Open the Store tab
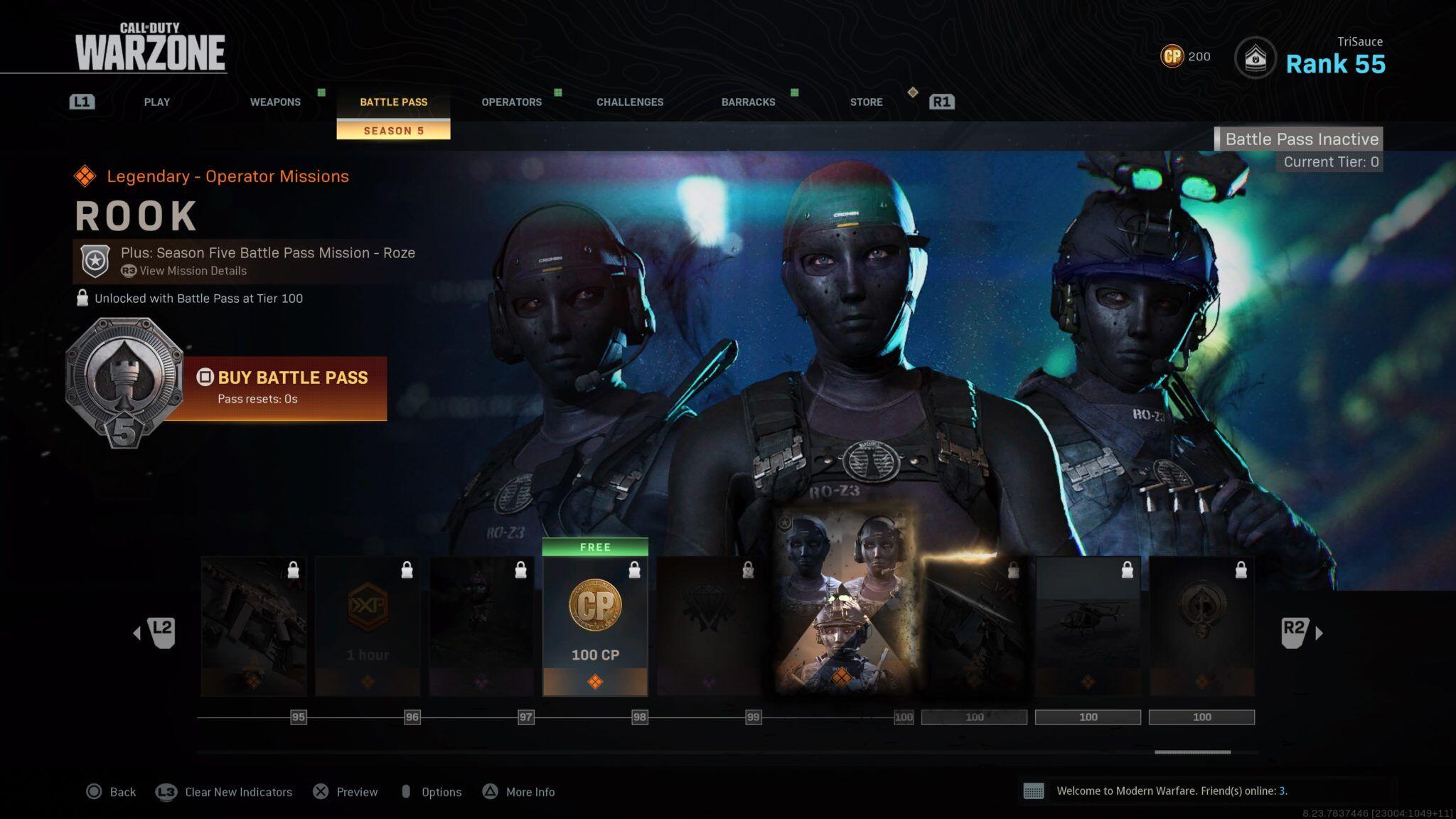 coord(866,102)
